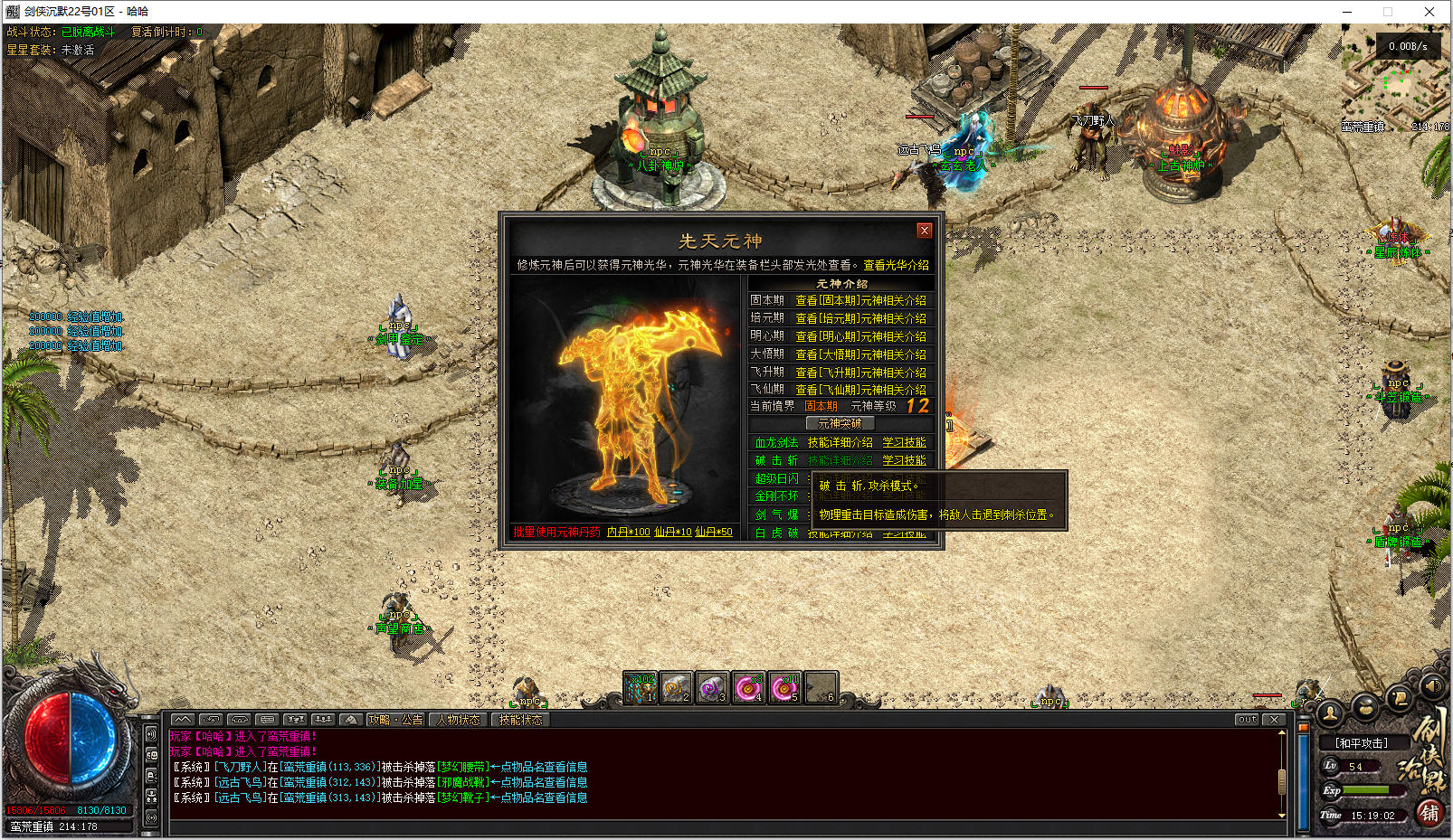This screenshot has width=1453, height=840.
Task: Learn the 破击斩 skill
Action: coord(904,460)
